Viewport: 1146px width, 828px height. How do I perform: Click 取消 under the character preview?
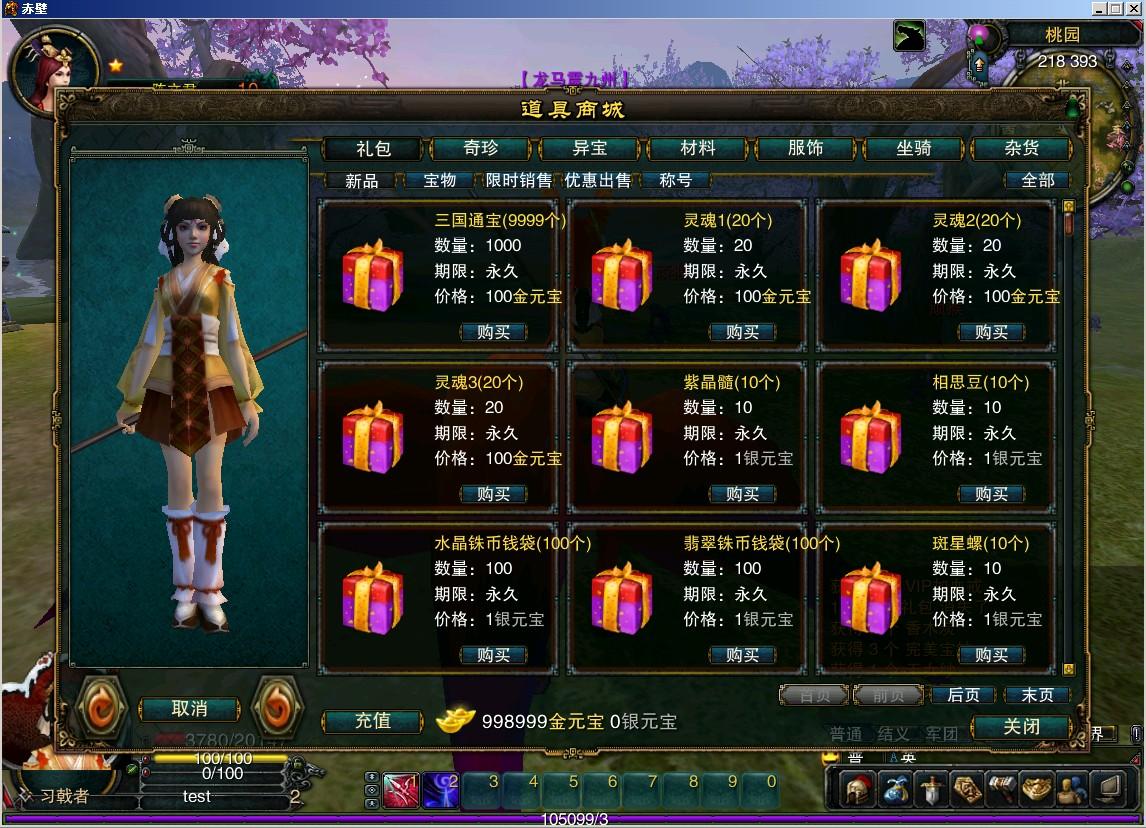189,709
